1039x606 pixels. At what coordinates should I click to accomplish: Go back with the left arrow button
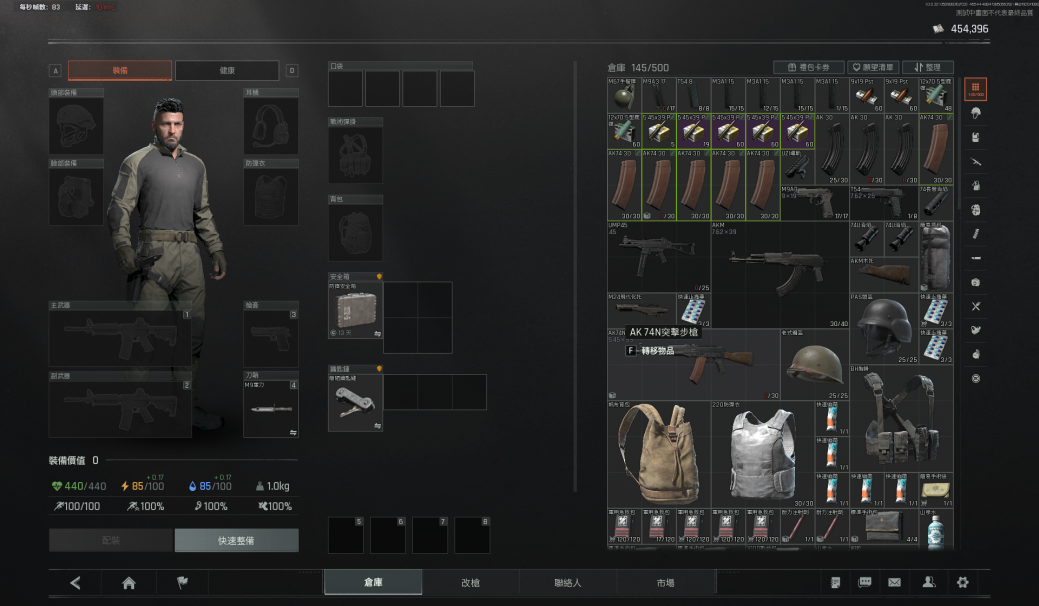click(x=75, y=583)
